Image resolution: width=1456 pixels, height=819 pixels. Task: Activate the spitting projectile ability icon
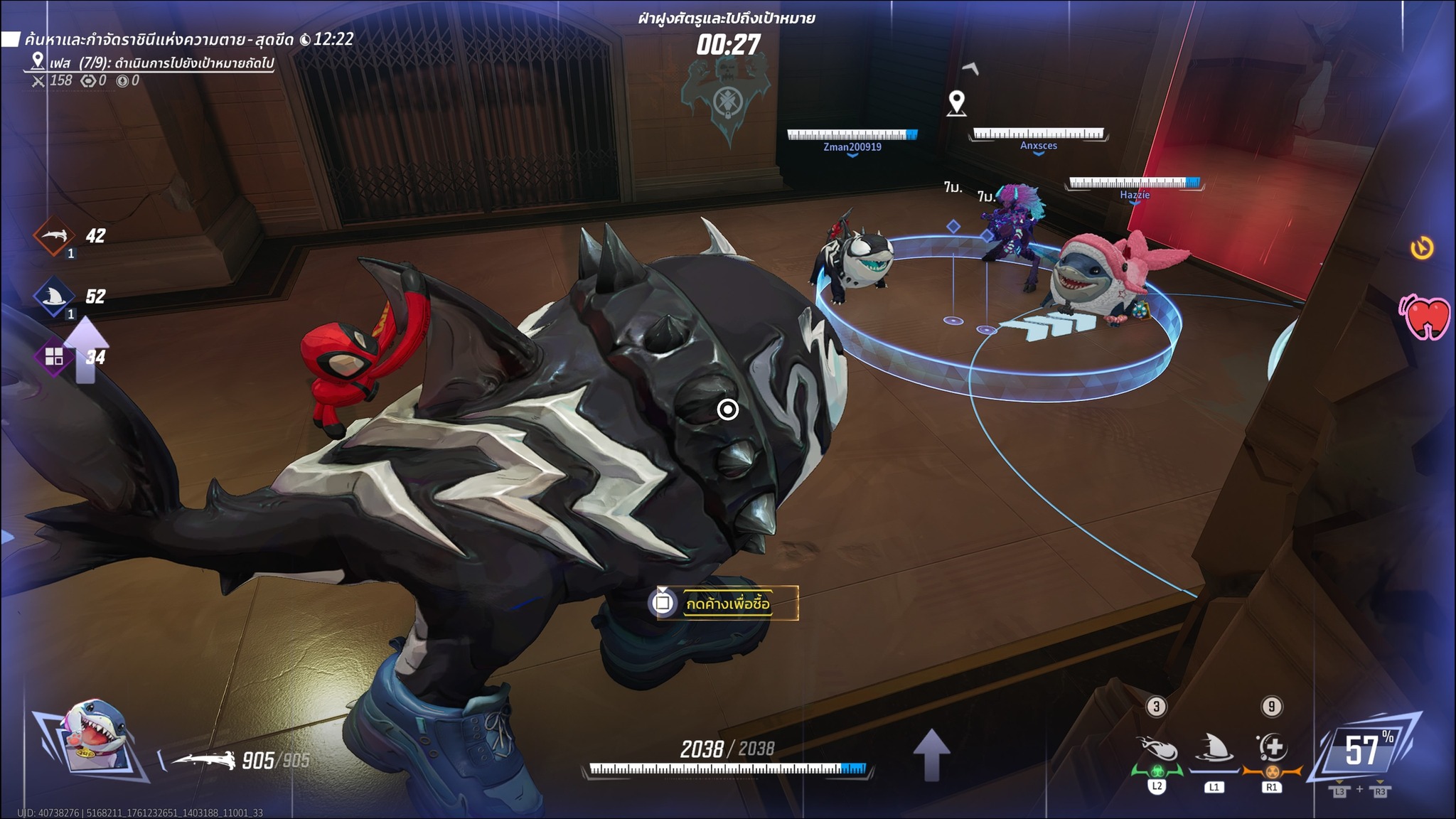click(x=1157, y=750)
